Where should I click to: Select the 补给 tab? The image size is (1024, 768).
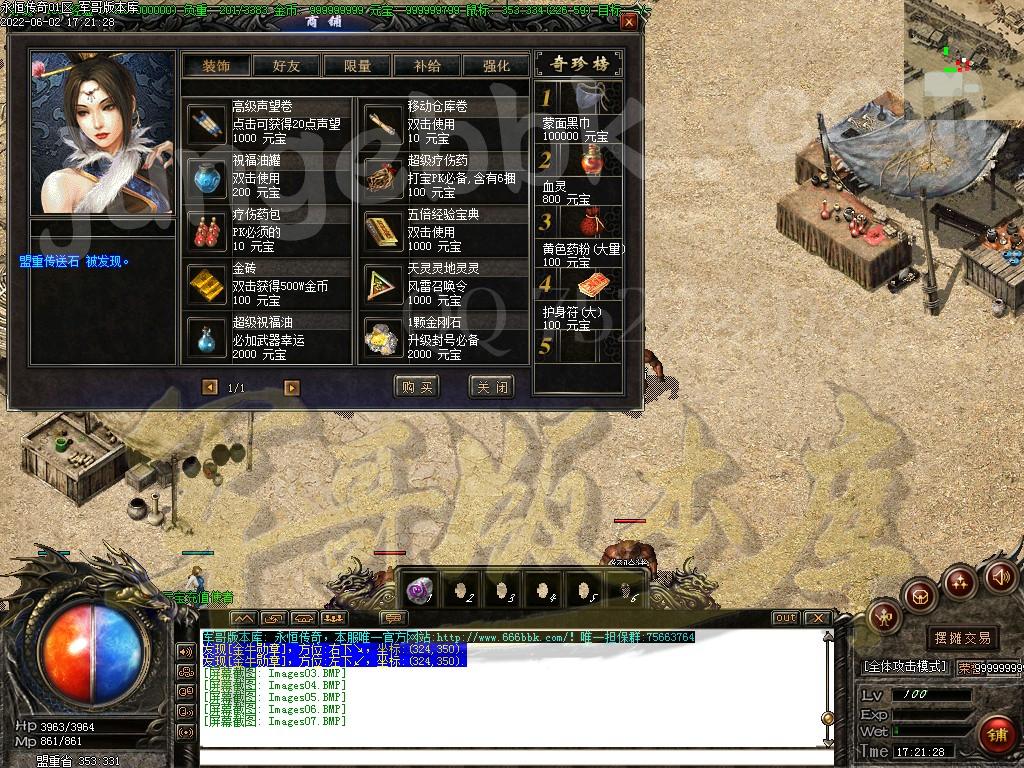point(427,66)
